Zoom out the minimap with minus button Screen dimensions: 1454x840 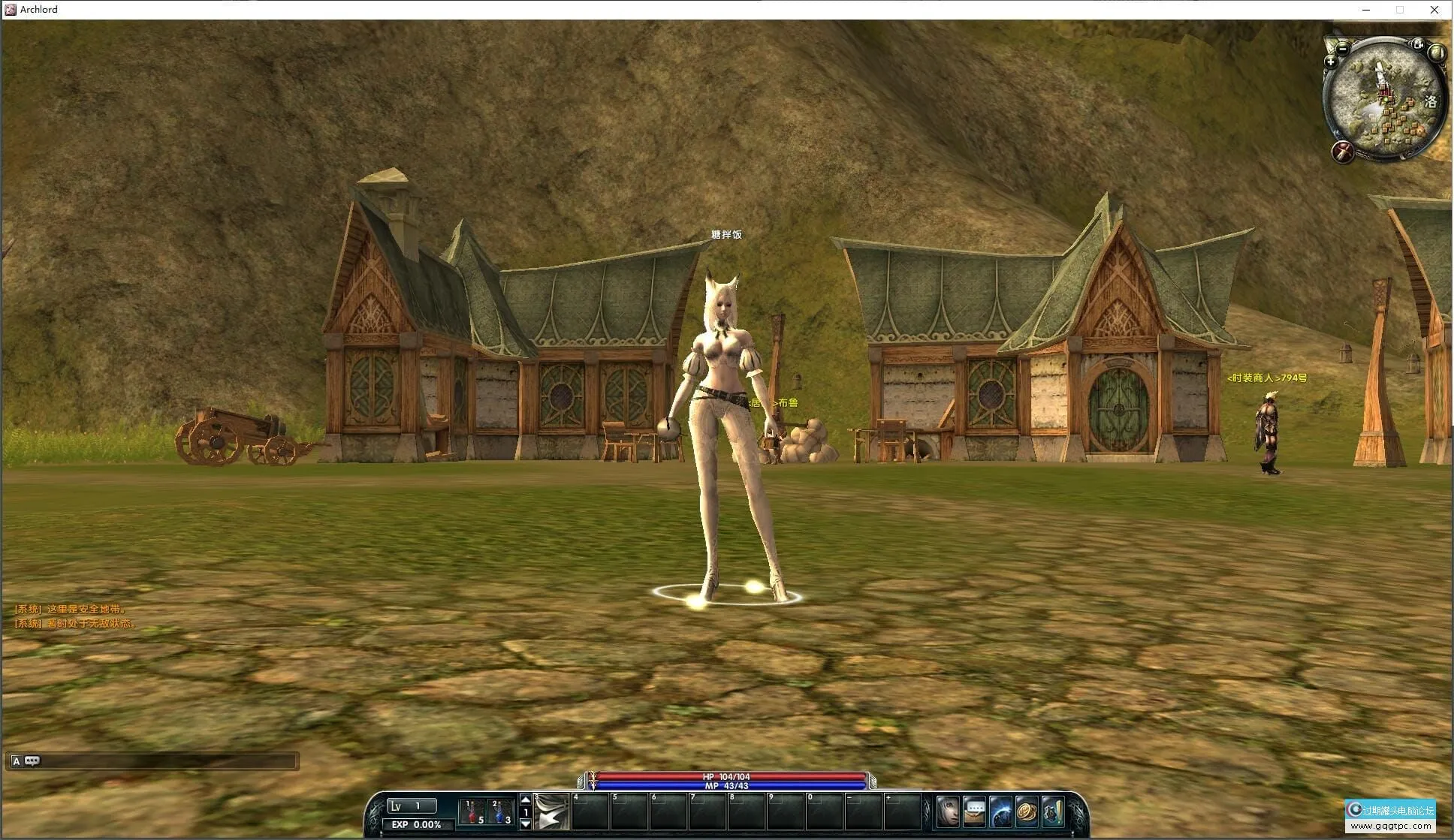(x=1343, y=50)
